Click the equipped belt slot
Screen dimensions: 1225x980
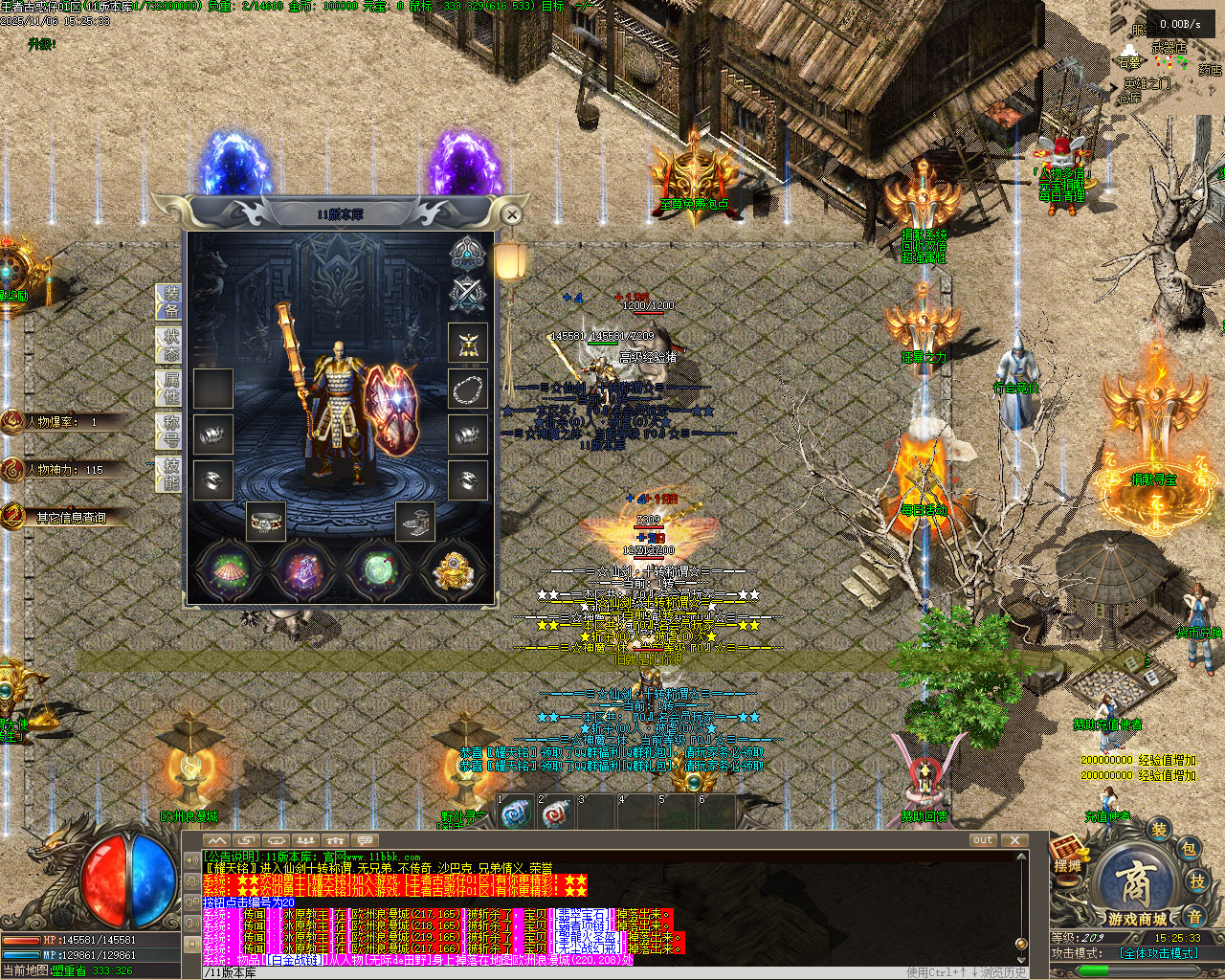[266, 522]
